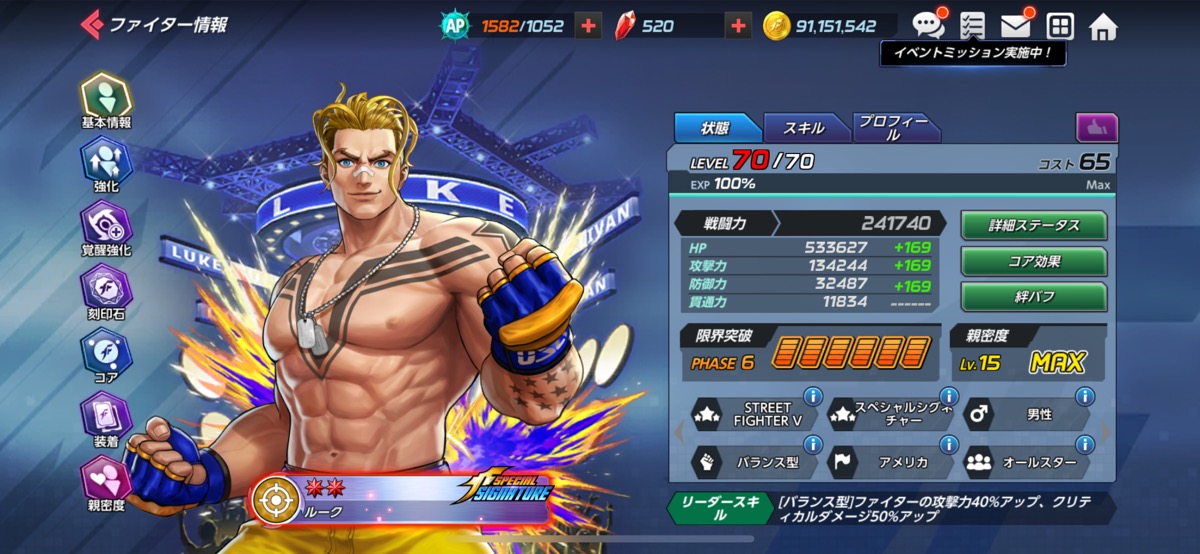The image size is (1200, 554).
Task: Show 詳細ステータス detailed stats
Action: (1034, 225)
